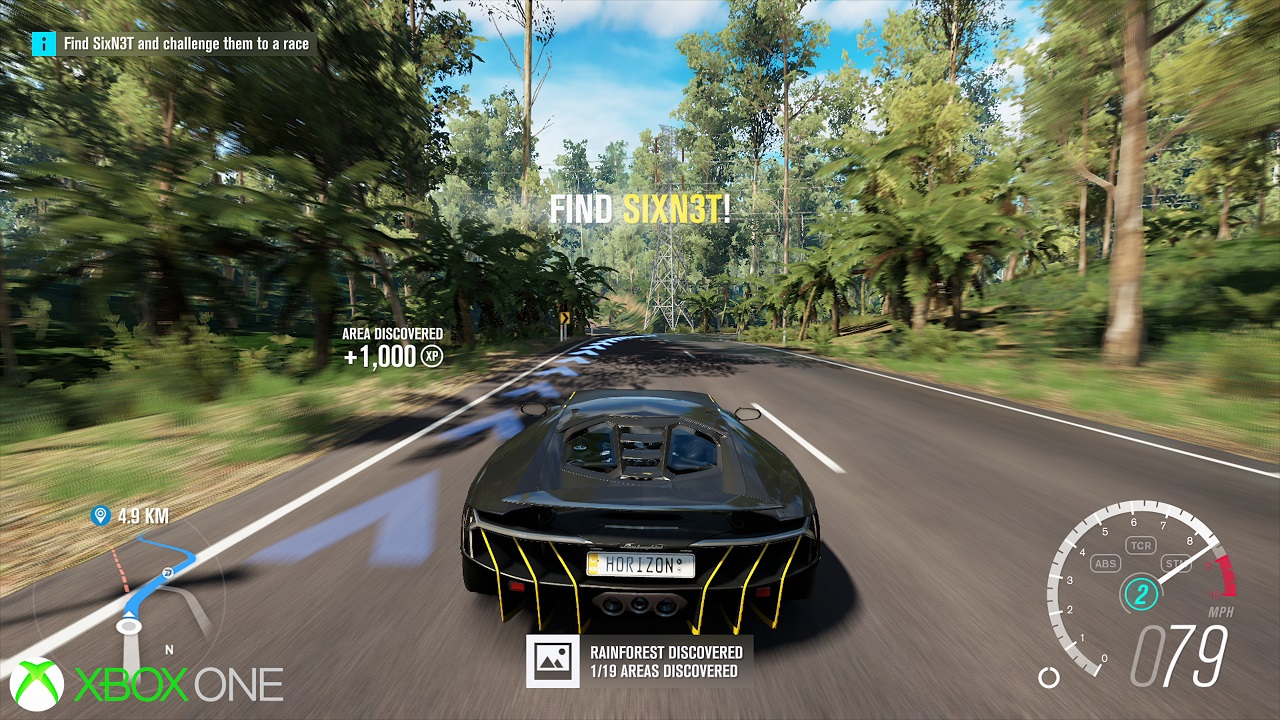
Task: Click the TCR indicator on the speedometer
Action: (1139, 546)
